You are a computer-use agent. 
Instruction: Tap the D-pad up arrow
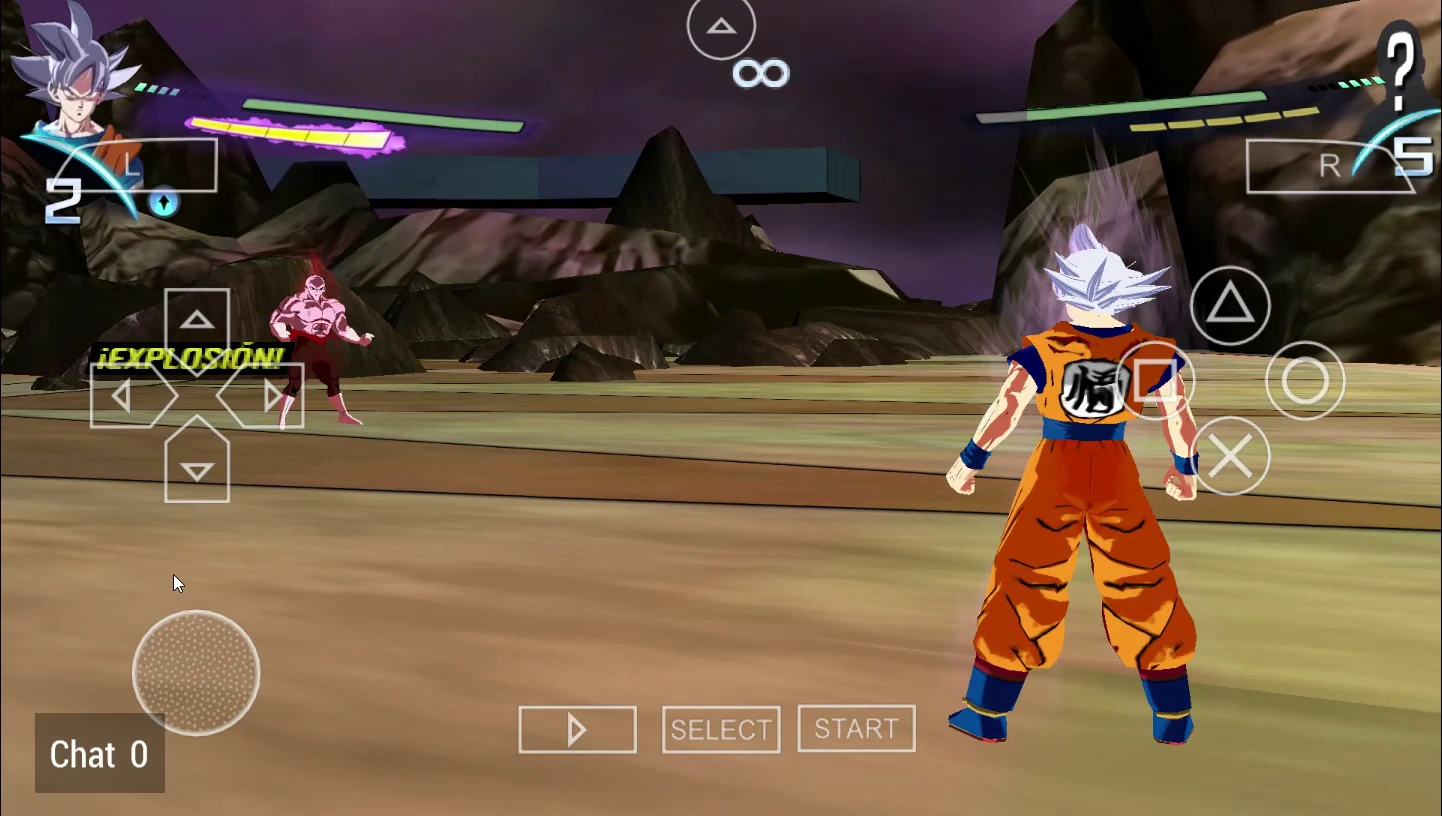(x=197, y=322)
